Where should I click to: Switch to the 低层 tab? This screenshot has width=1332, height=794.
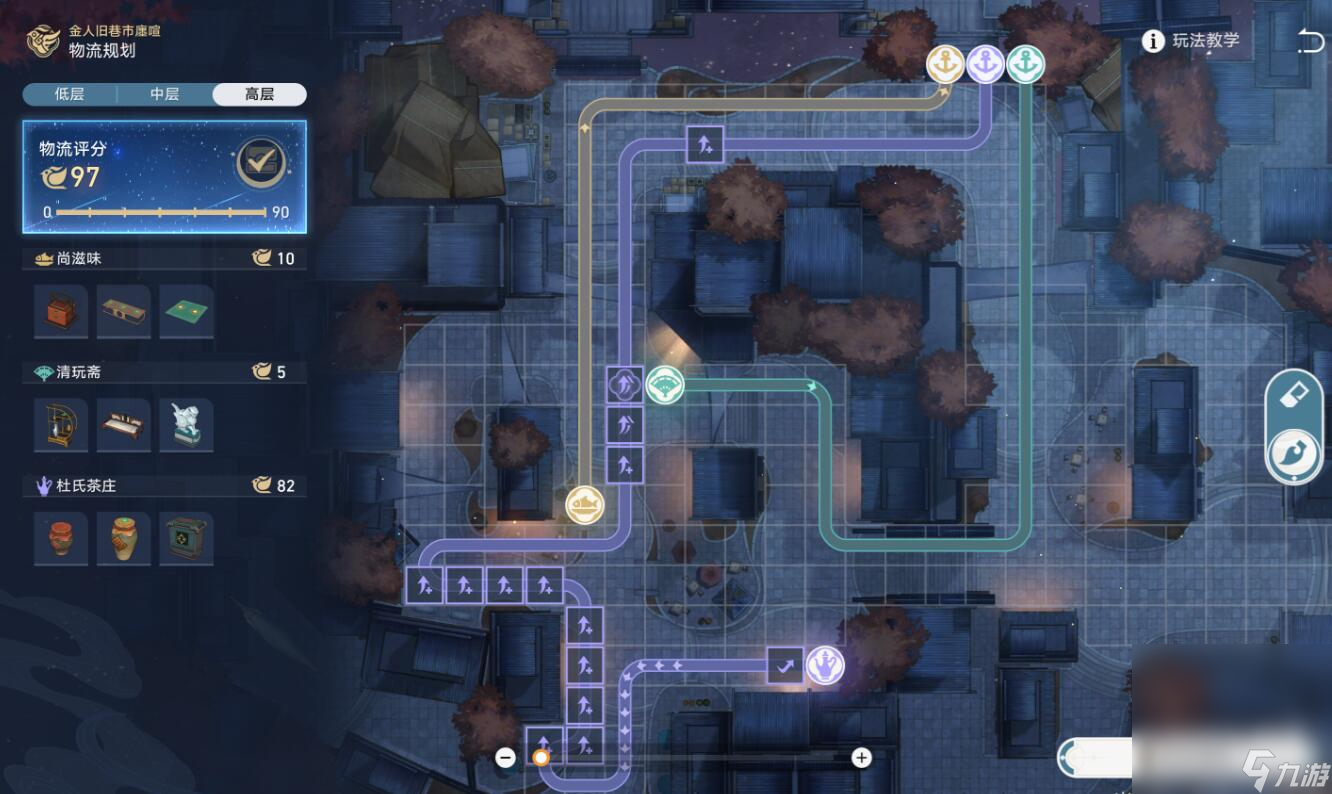pyautogui.click(x=69, y=94)
